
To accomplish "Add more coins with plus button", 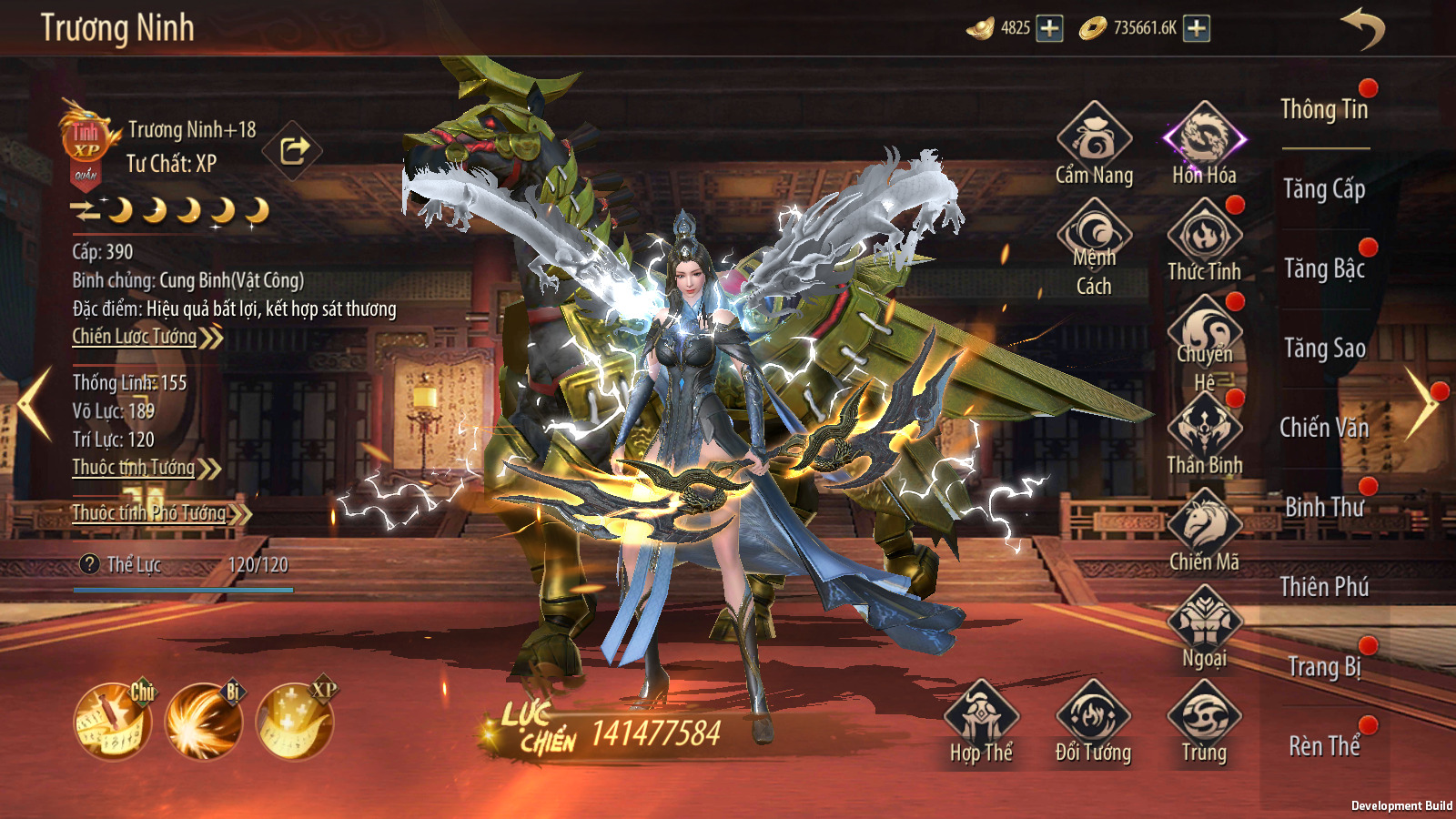I will pyautogui.click(x=1197, y=28).
